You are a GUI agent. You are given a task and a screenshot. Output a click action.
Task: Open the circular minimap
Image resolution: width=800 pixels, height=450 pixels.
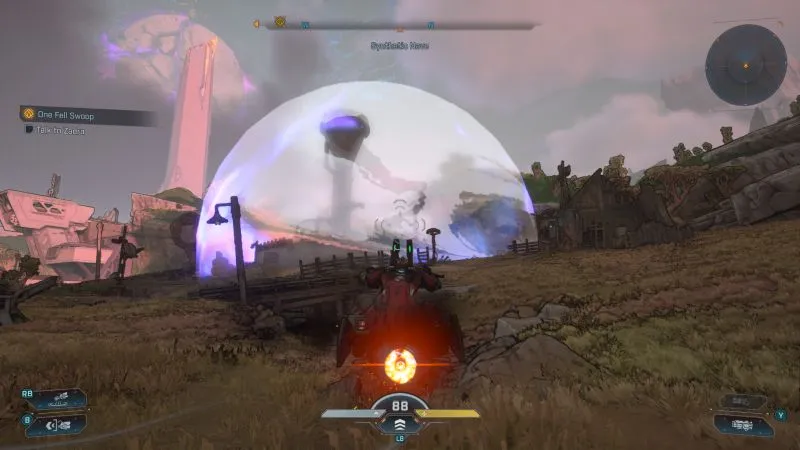click(x=745, y=65)
